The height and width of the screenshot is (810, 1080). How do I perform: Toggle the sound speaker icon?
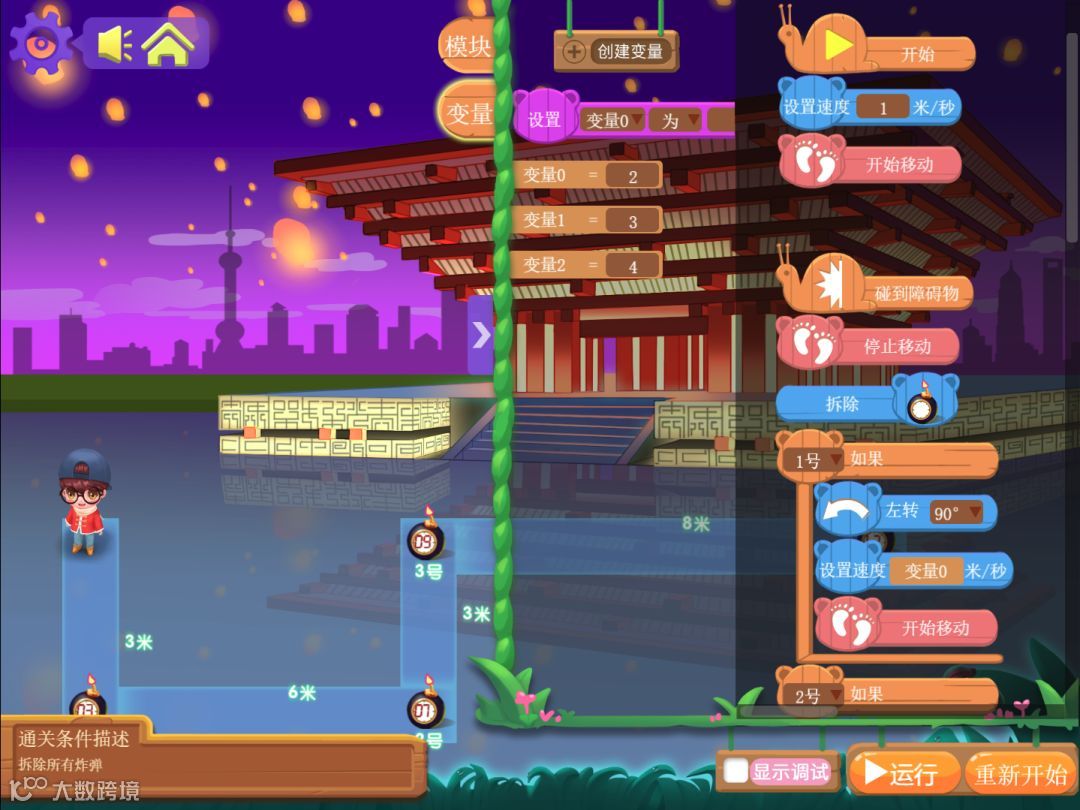[x=114, y=44]
